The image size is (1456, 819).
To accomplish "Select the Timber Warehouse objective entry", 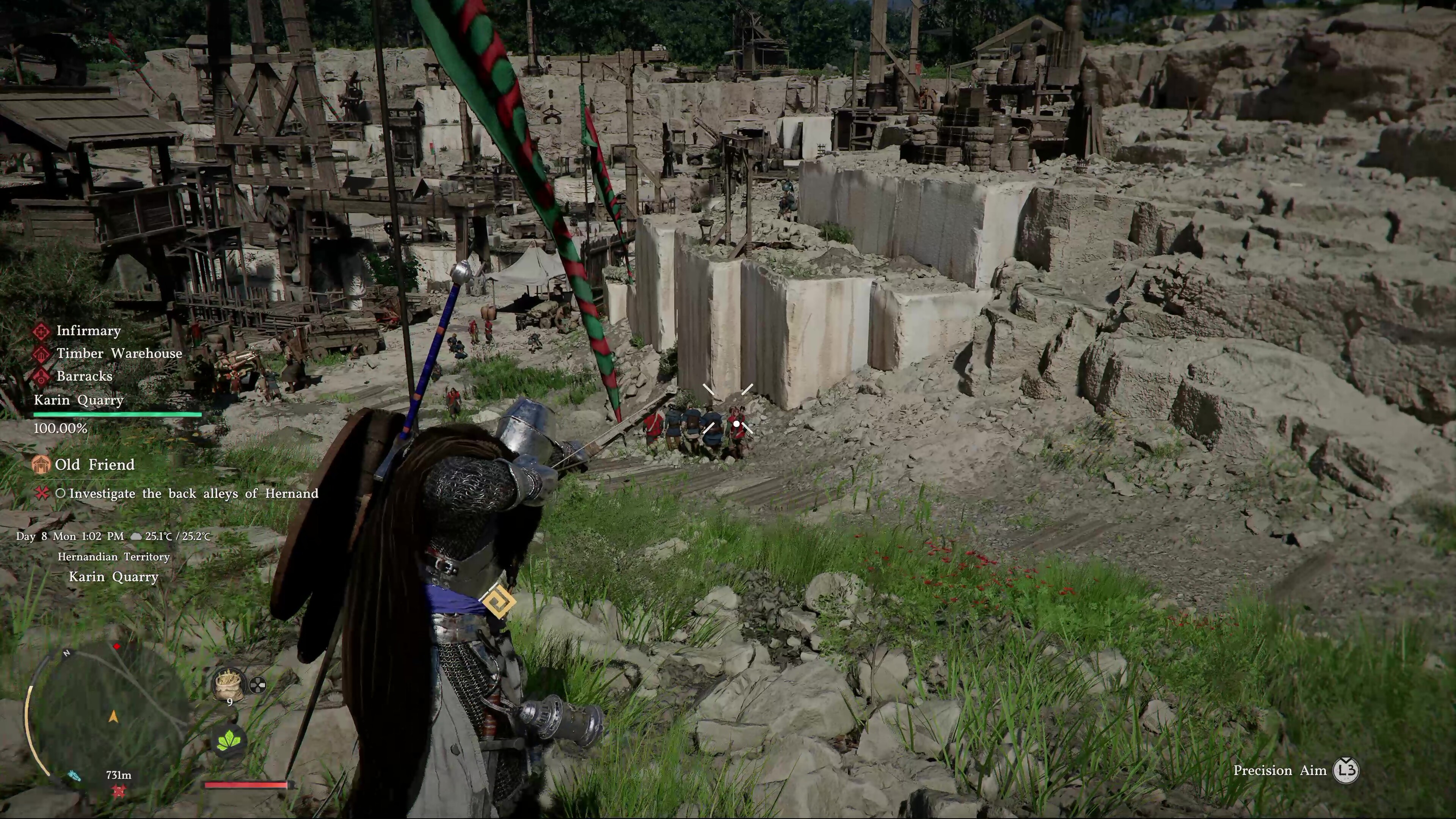I will [119, 353].
